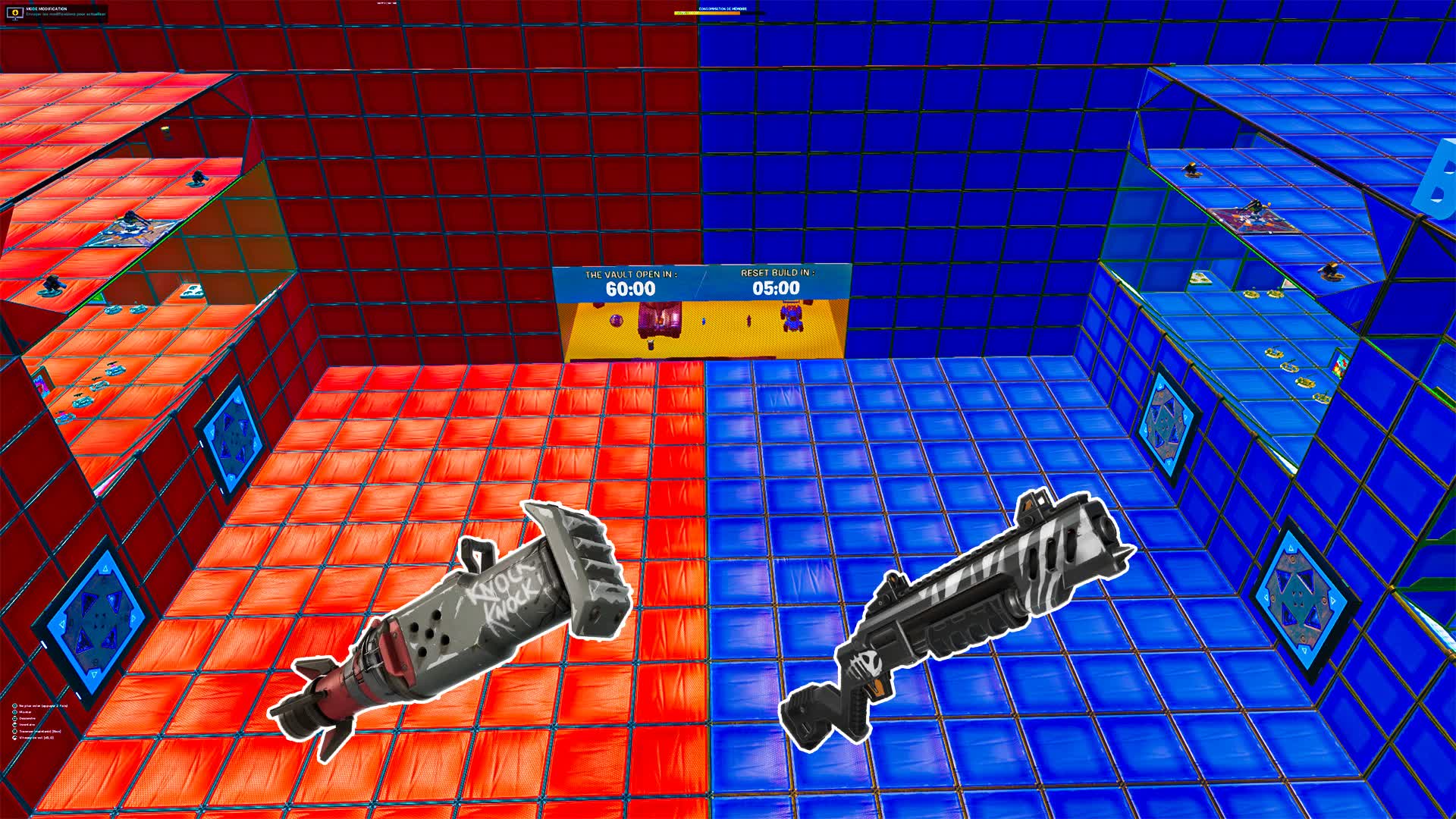This screenshot has width=1456, height=819.
Task: Select the bottom movement arrow hint icon
Action: pyautogui.click(x=15, y=738)
